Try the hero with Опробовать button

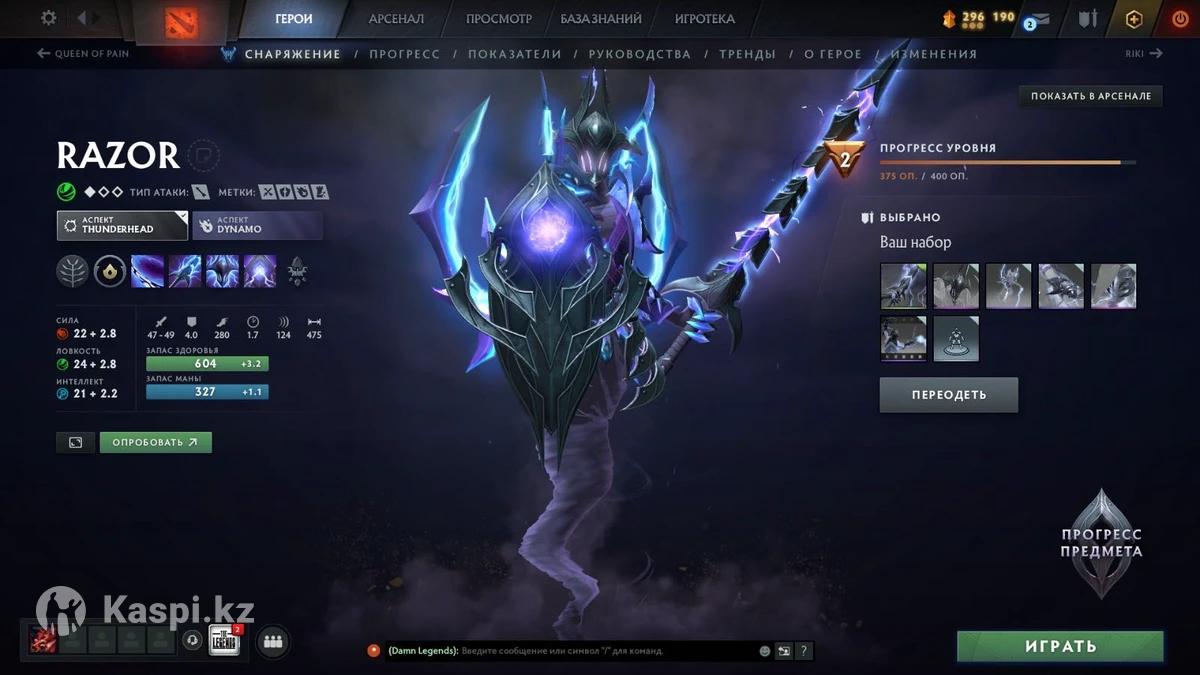pyautogui.click(x=155, y=442)
